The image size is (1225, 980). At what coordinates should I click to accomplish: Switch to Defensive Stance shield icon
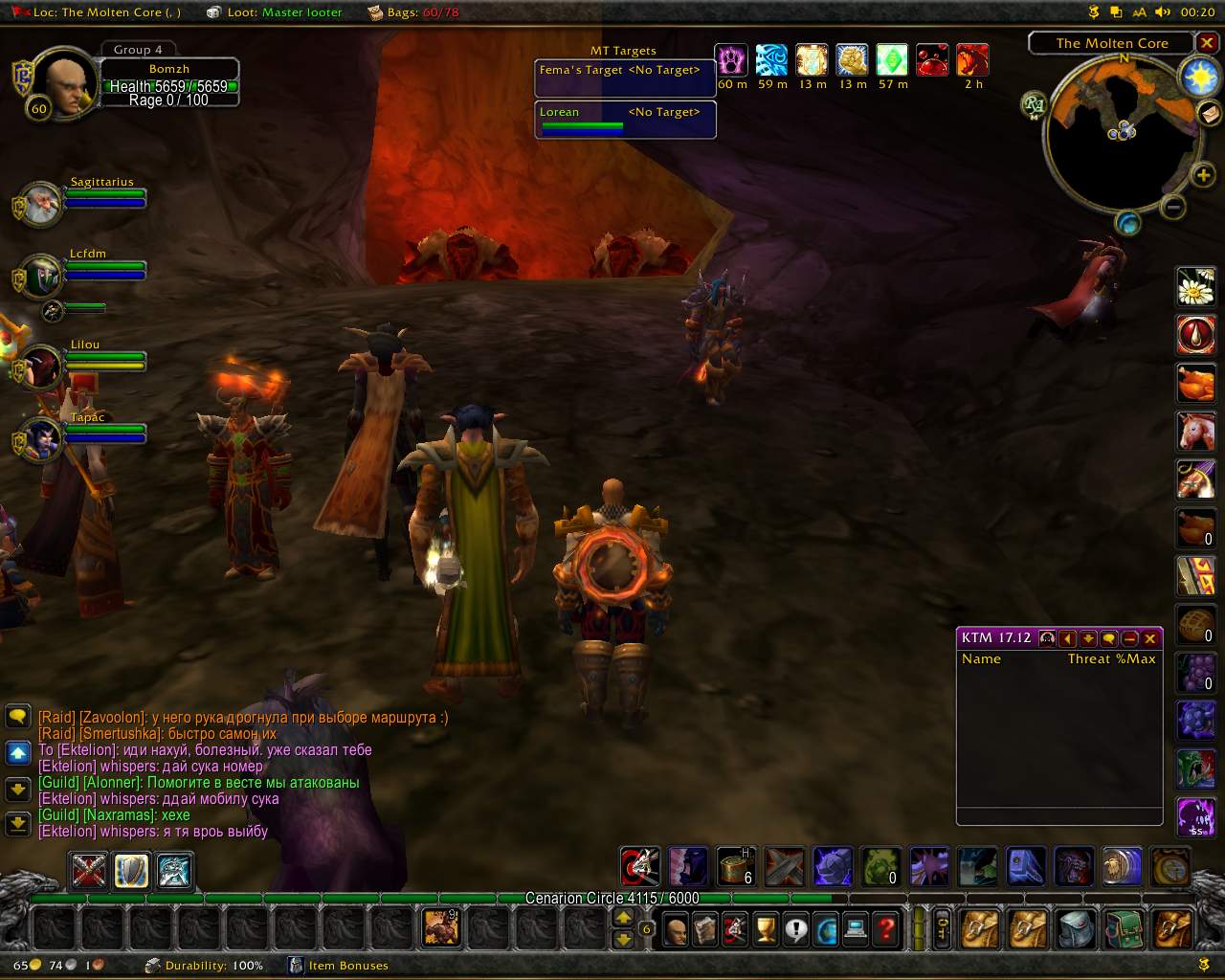(x=132, y=871)
